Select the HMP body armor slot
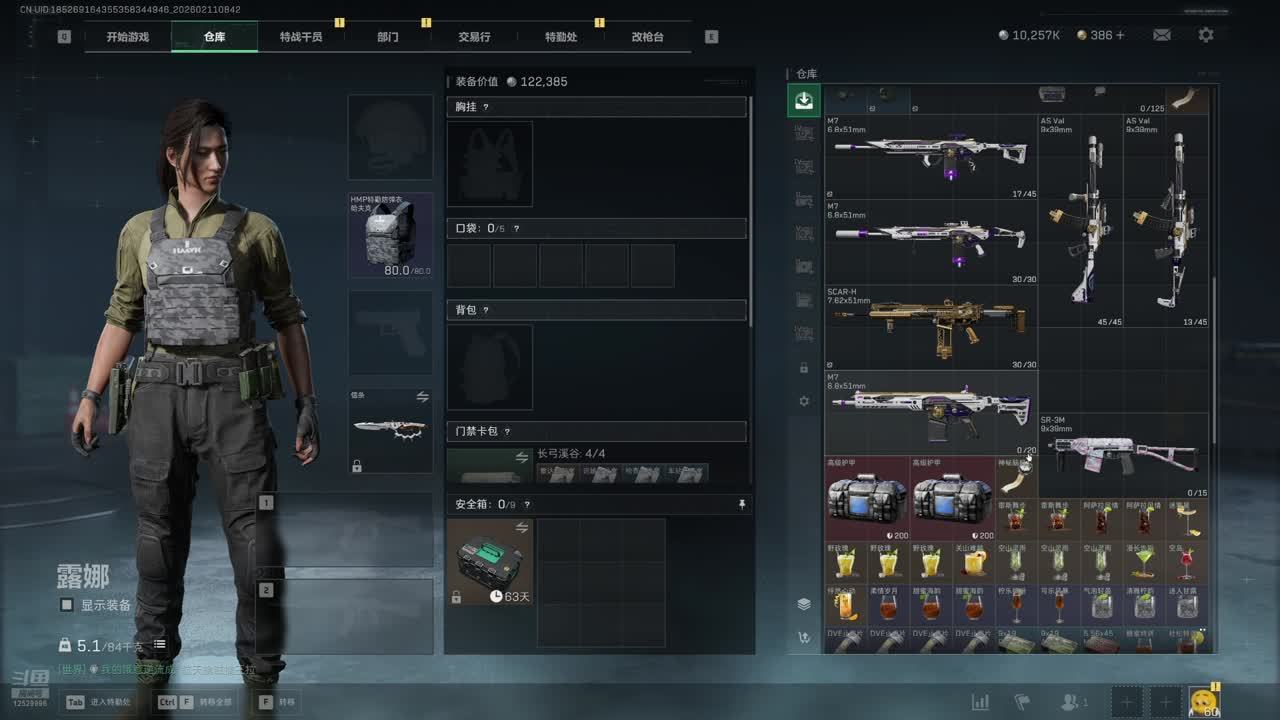1280x720 pixels. click(x=390, y=236)
